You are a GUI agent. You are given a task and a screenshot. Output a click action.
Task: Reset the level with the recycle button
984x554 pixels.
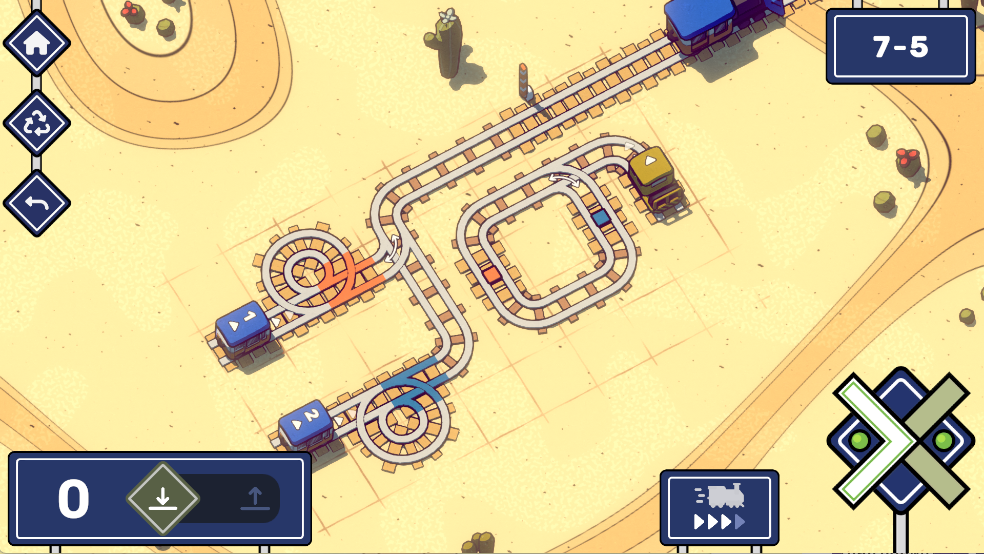[37, 123]
